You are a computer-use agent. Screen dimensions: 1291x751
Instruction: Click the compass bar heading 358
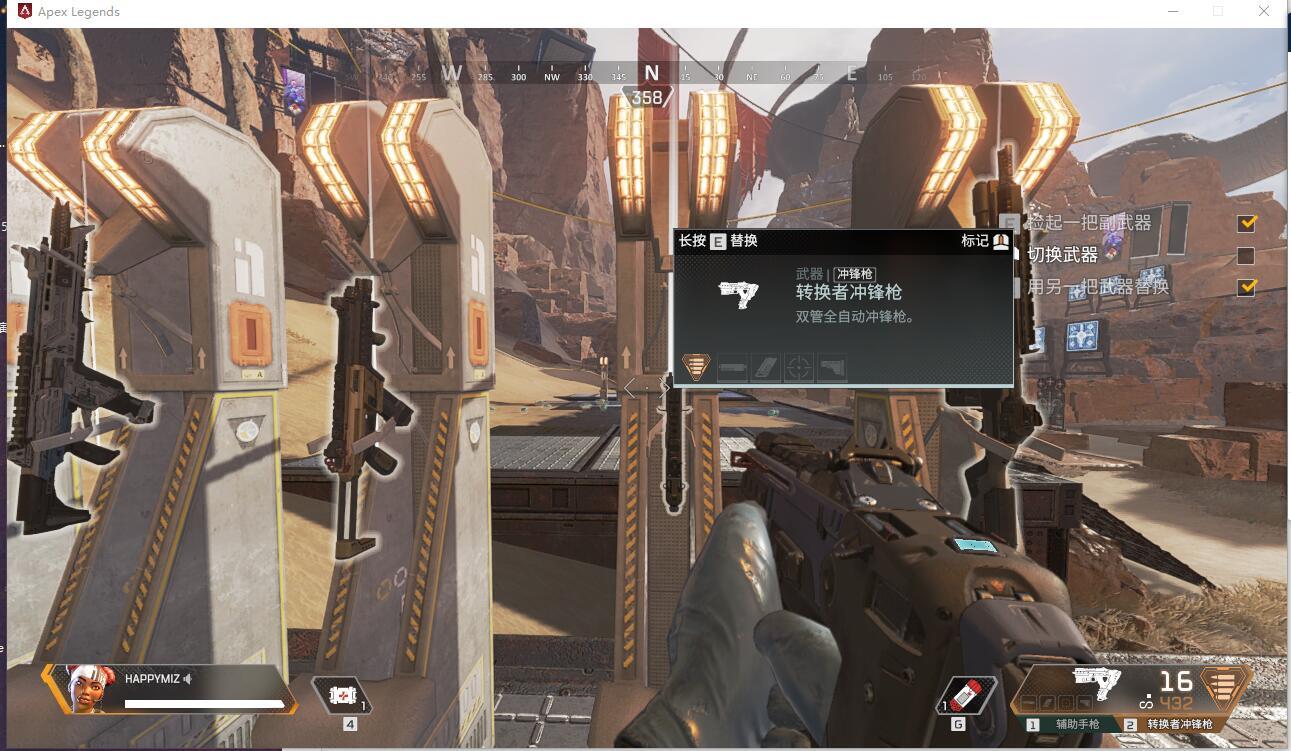647,97
